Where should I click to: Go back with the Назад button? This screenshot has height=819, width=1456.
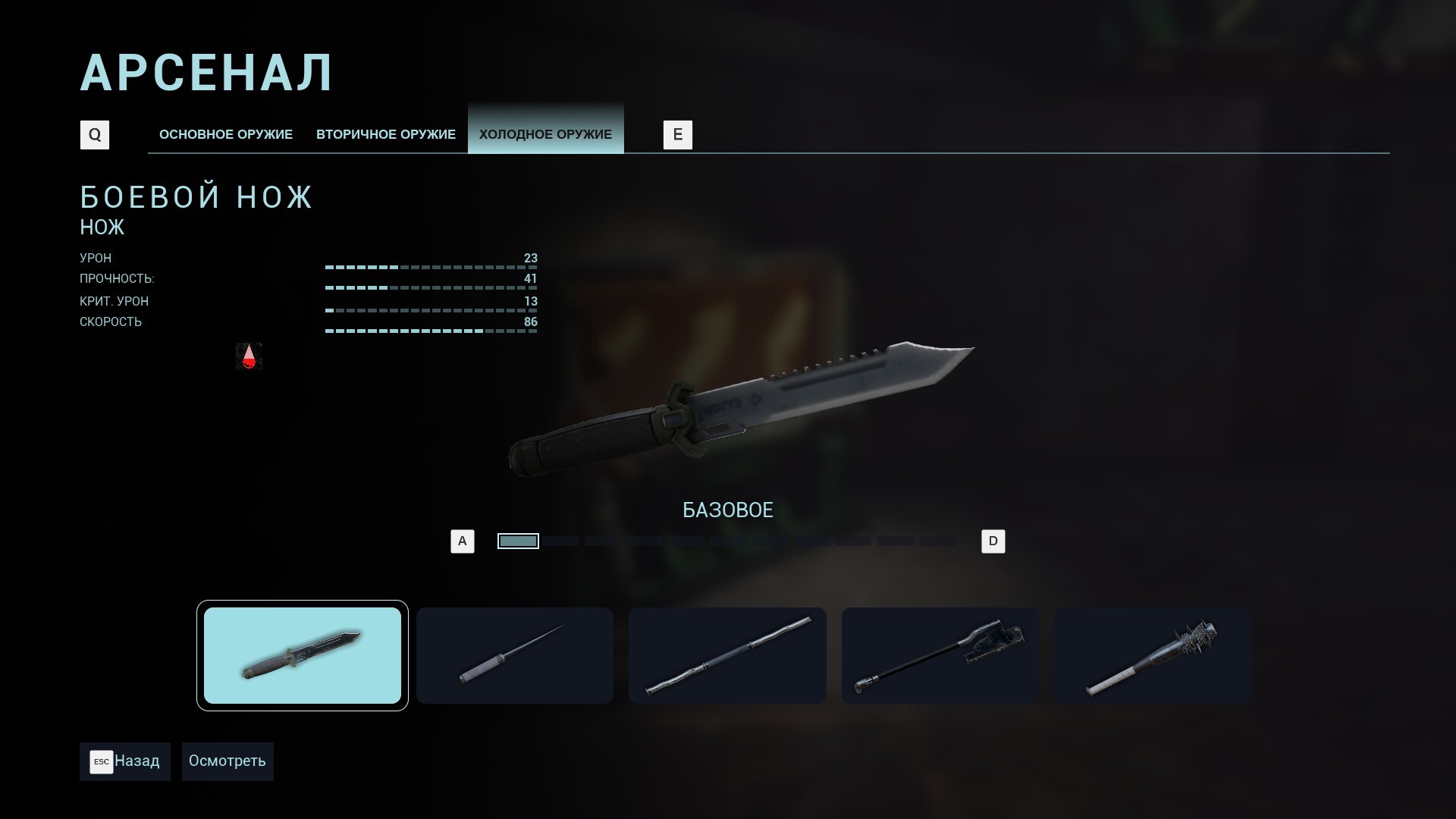[x=125, y=761]
